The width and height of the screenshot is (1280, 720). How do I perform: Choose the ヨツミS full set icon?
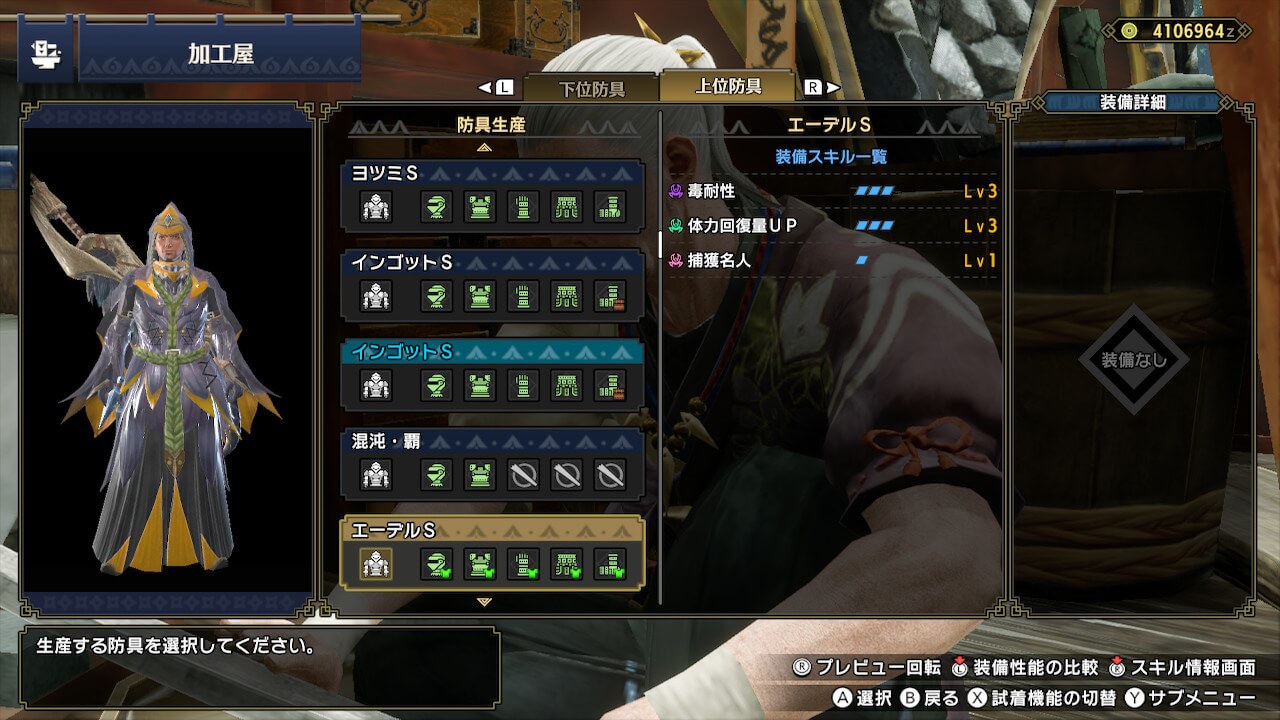tap(376, 207)
